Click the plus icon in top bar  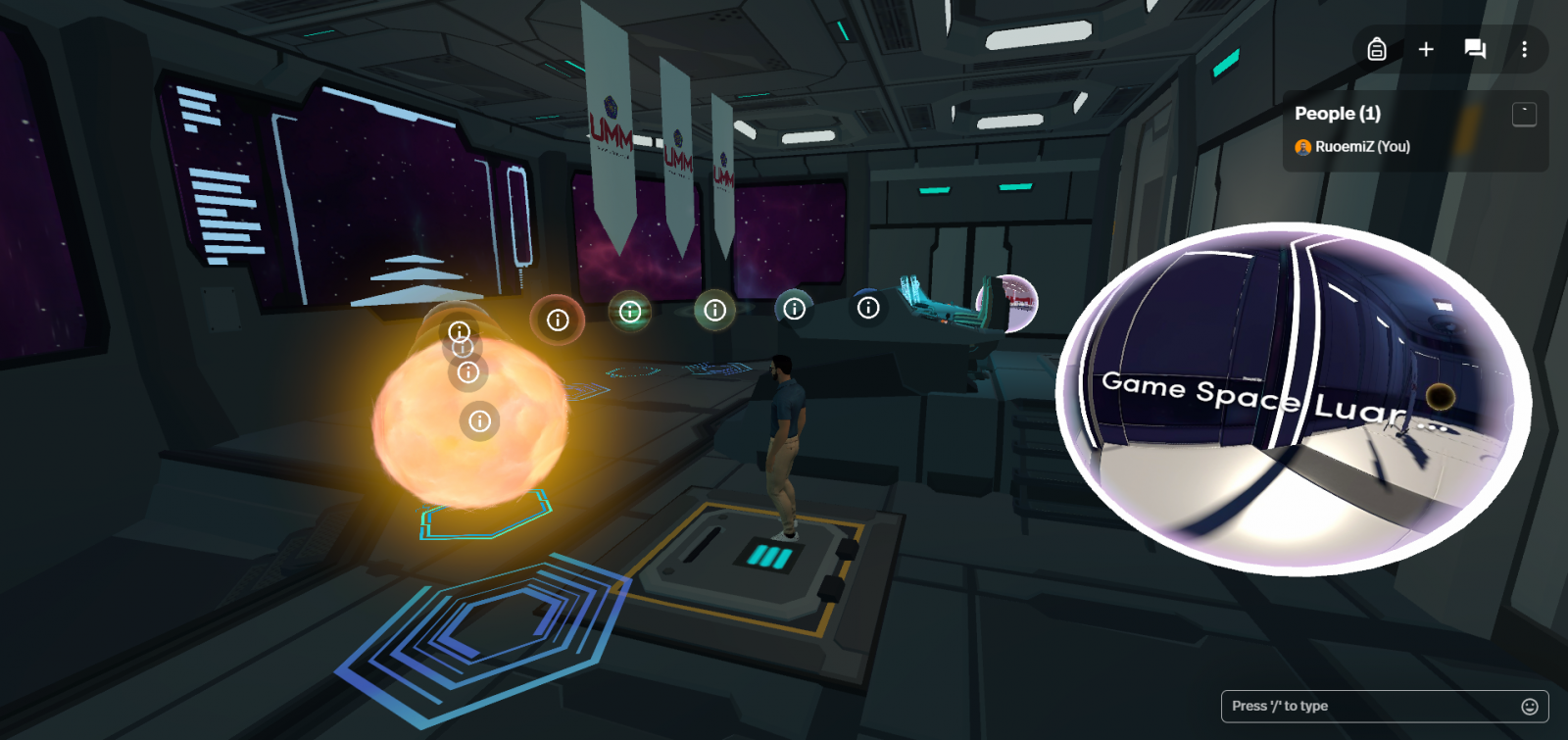point(1426,49)
